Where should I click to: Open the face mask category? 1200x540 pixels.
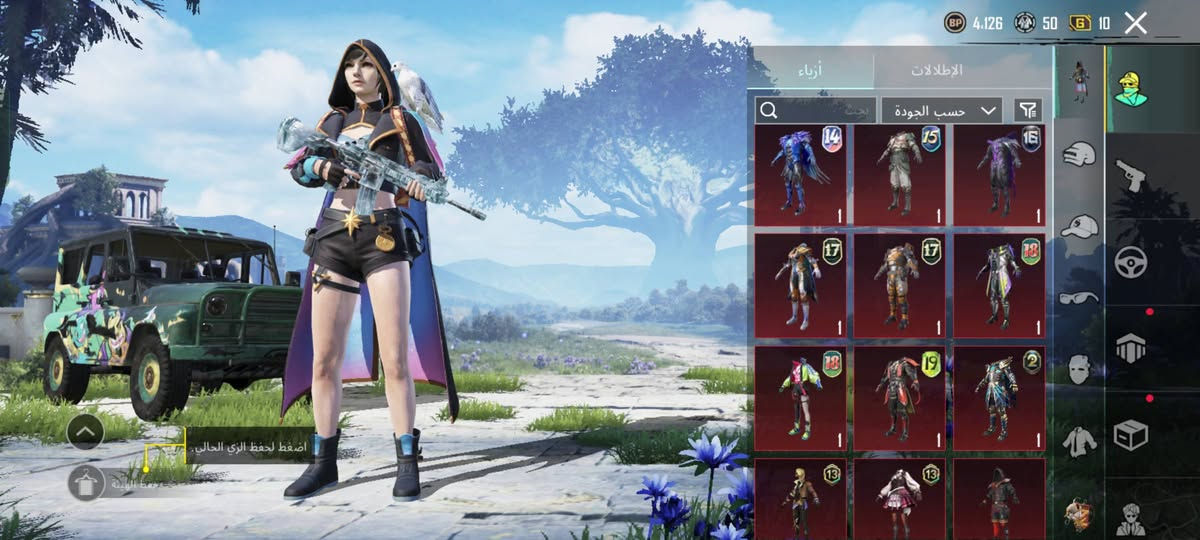pyautogui.click(x=1078, y=370)
